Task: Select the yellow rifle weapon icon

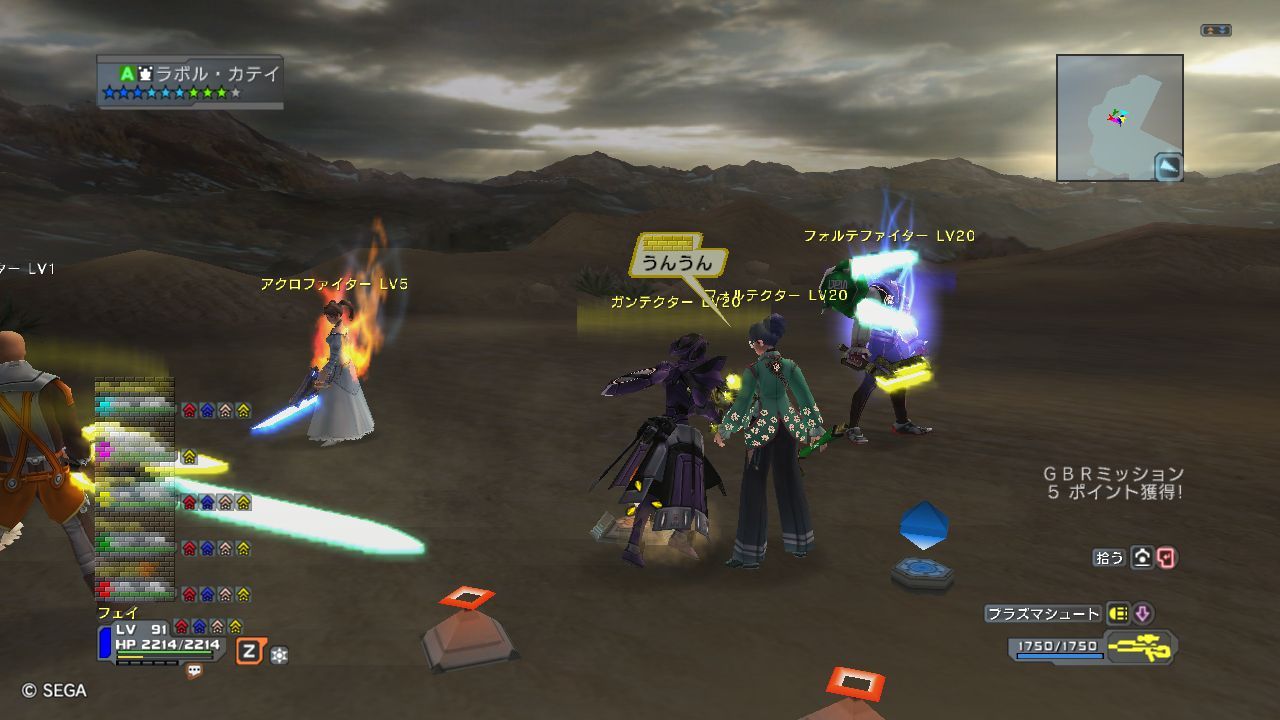Action: coord(1139,646)
